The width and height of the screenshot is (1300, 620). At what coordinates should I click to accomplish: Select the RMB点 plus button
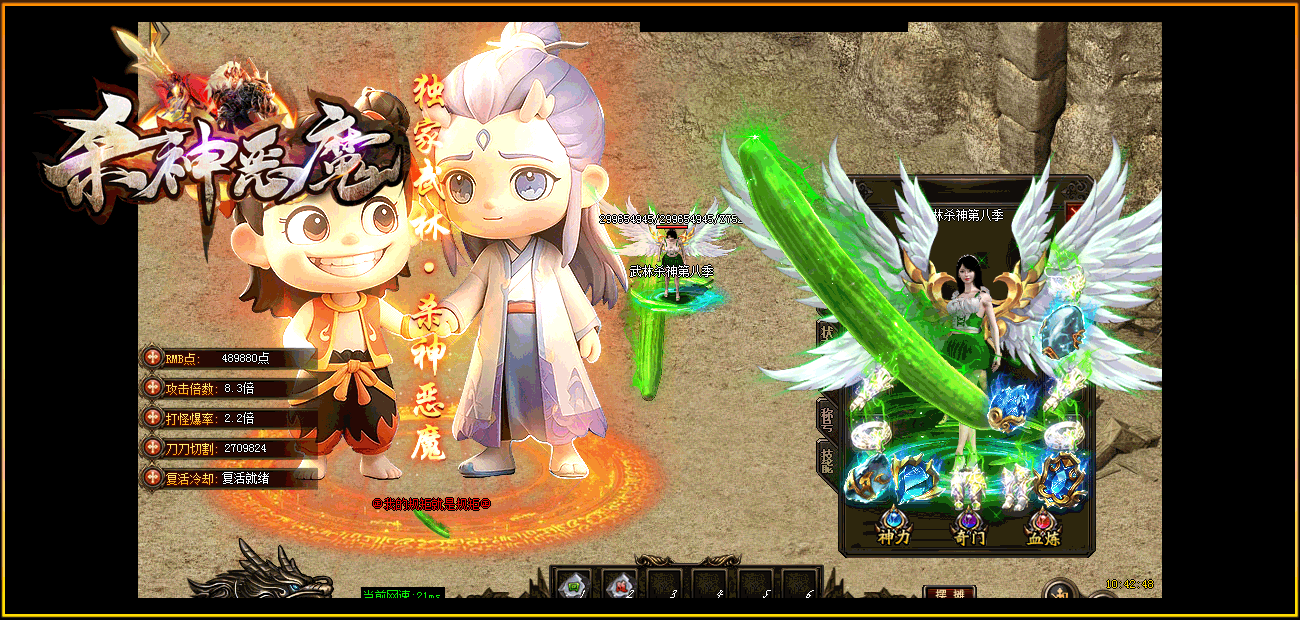[152, 357]
